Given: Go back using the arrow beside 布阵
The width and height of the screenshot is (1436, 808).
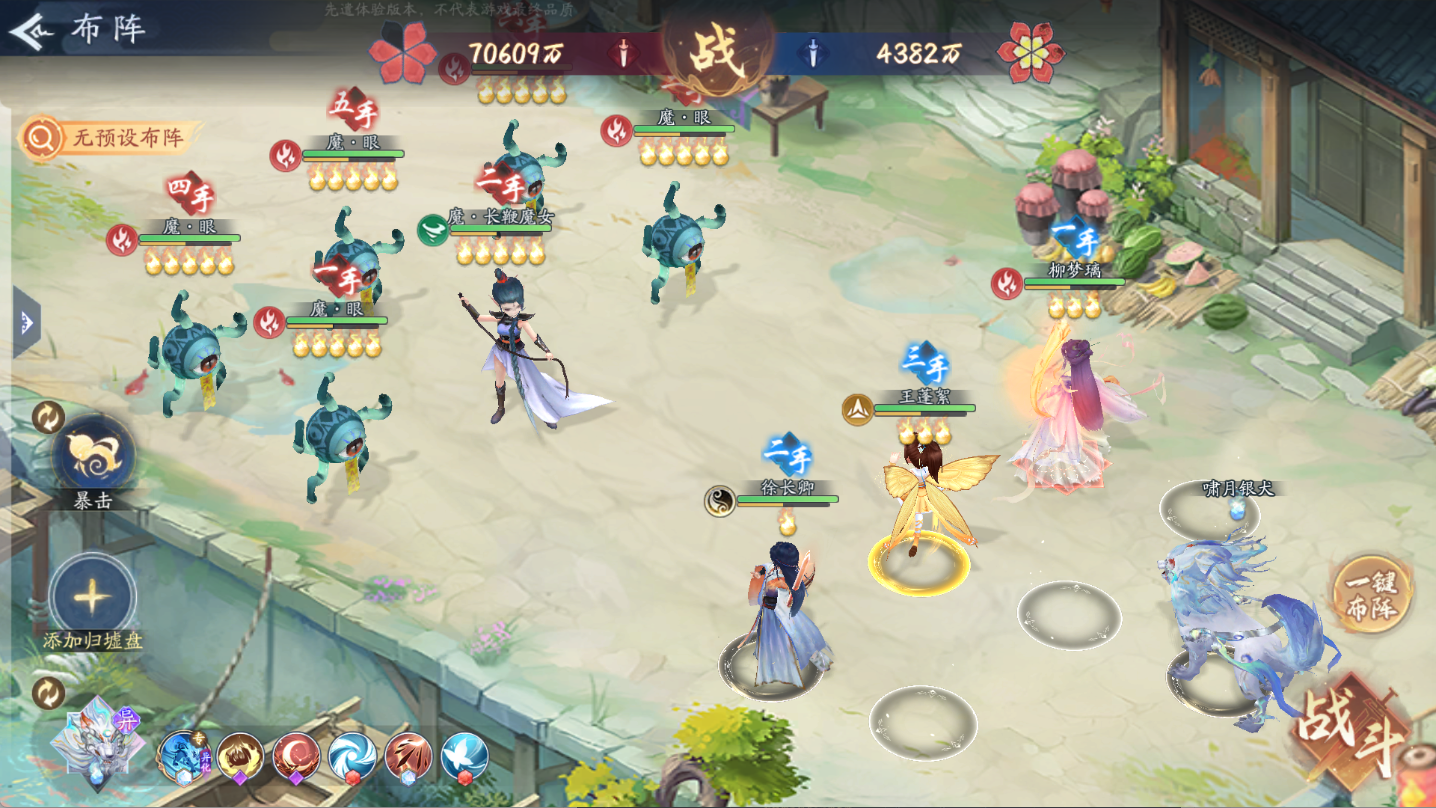Looking at the screenshot, I should point(30,31).
